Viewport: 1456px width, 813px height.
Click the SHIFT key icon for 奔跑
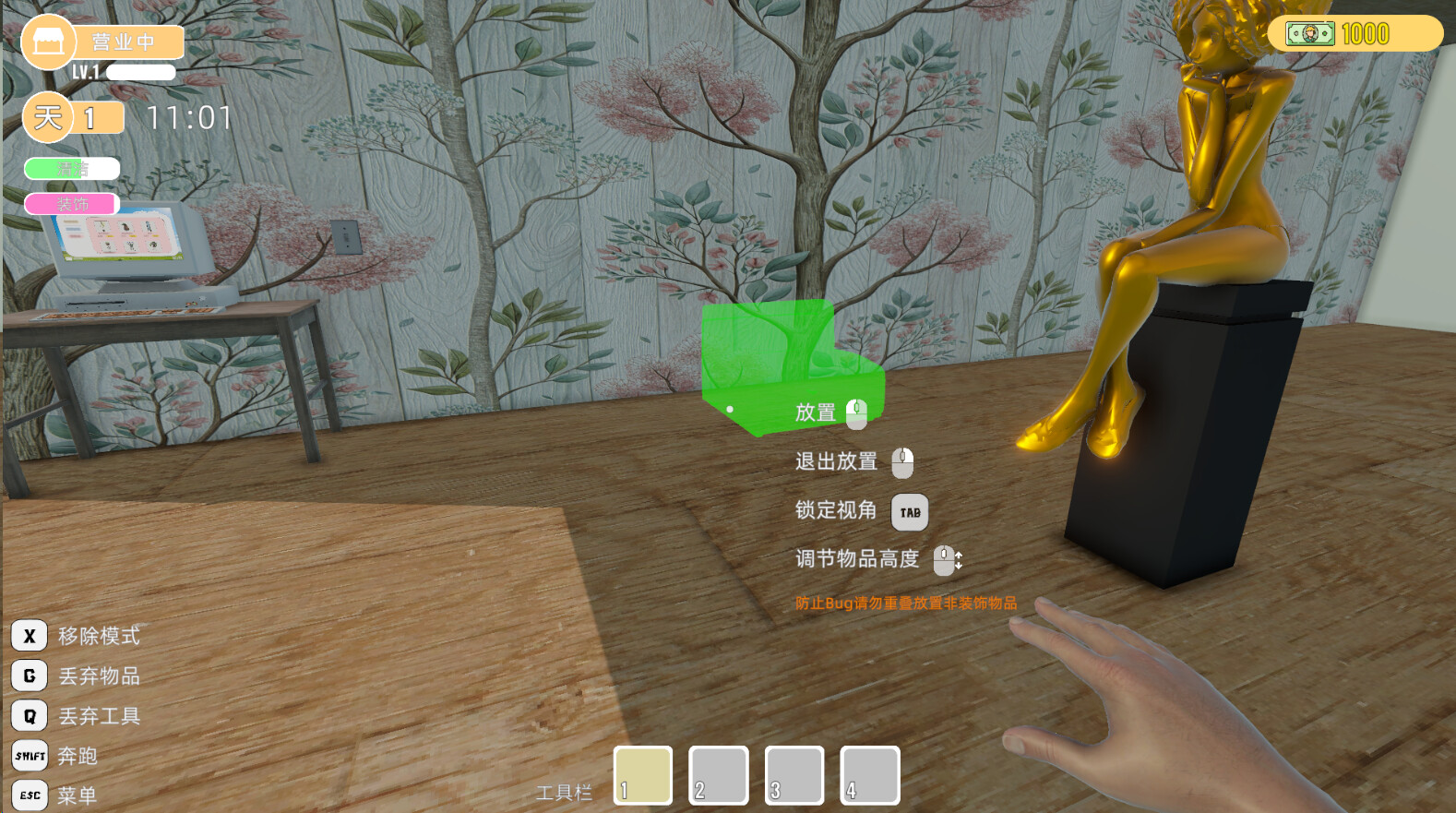pos(29,755)
